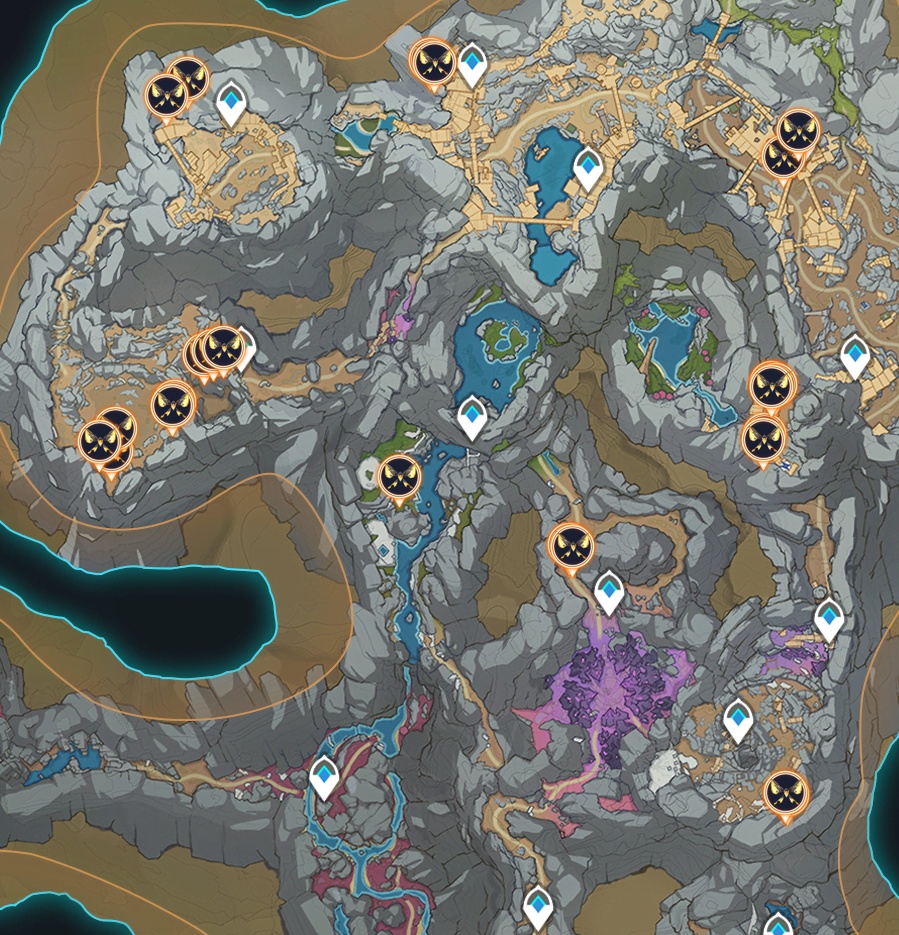Click the enemy marker touching the purple field's waypoint

click(x=571, y=545)
